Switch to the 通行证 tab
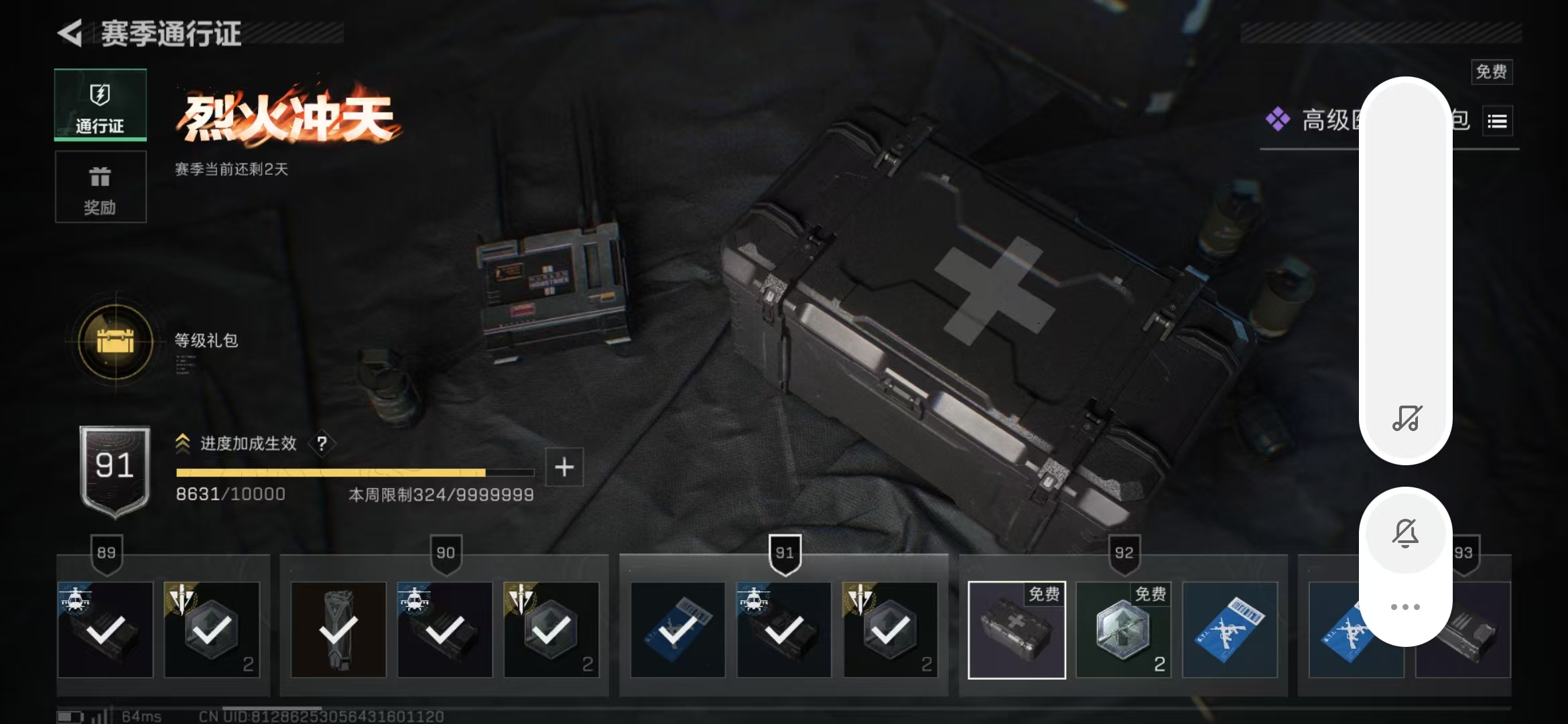Image resolution: width=1568 pixels, height=724 pixels. click(101, 105)
